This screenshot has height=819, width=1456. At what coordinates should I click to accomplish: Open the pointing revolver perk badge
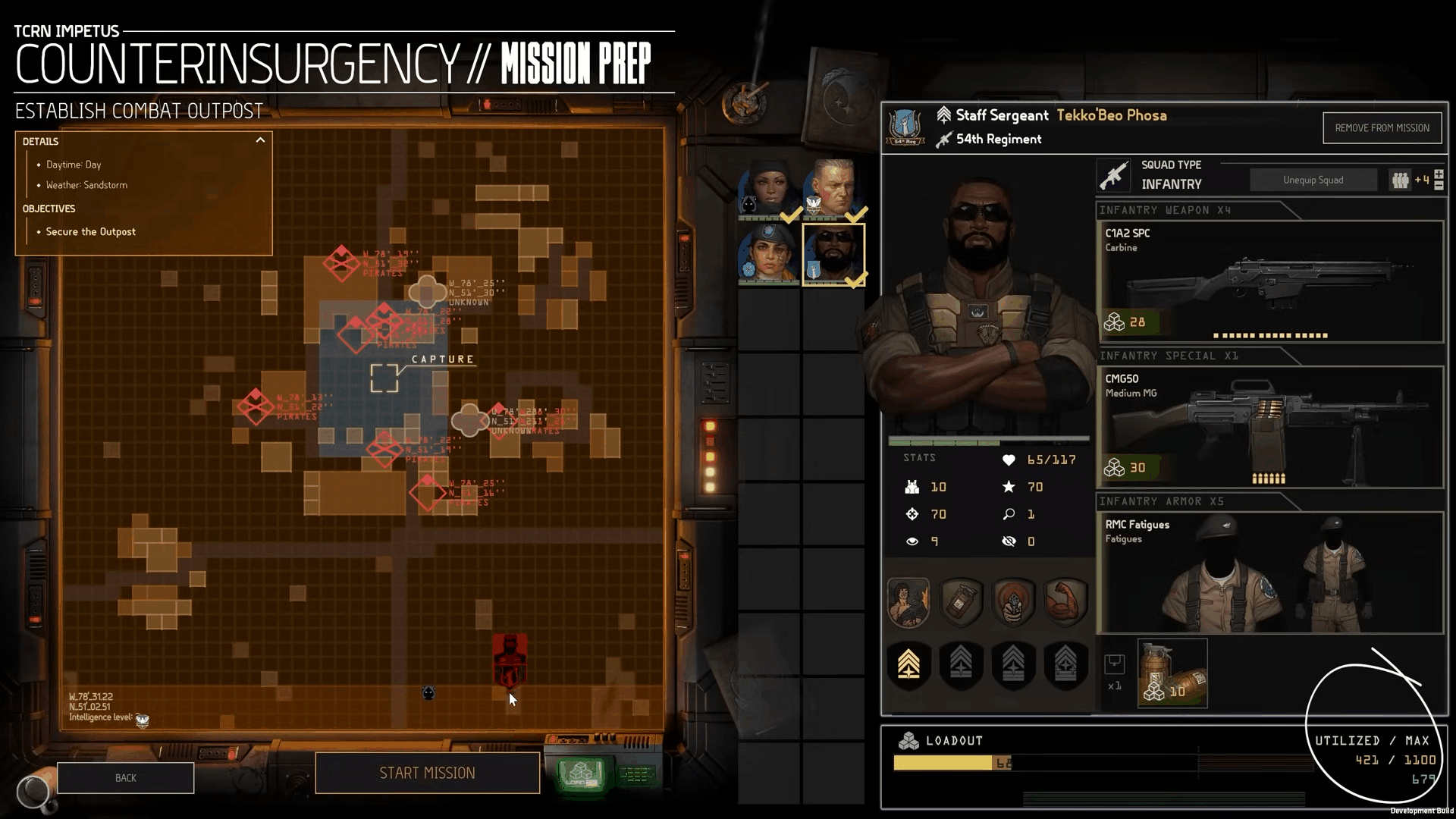pyautogui.click(x=1013, y=602)
